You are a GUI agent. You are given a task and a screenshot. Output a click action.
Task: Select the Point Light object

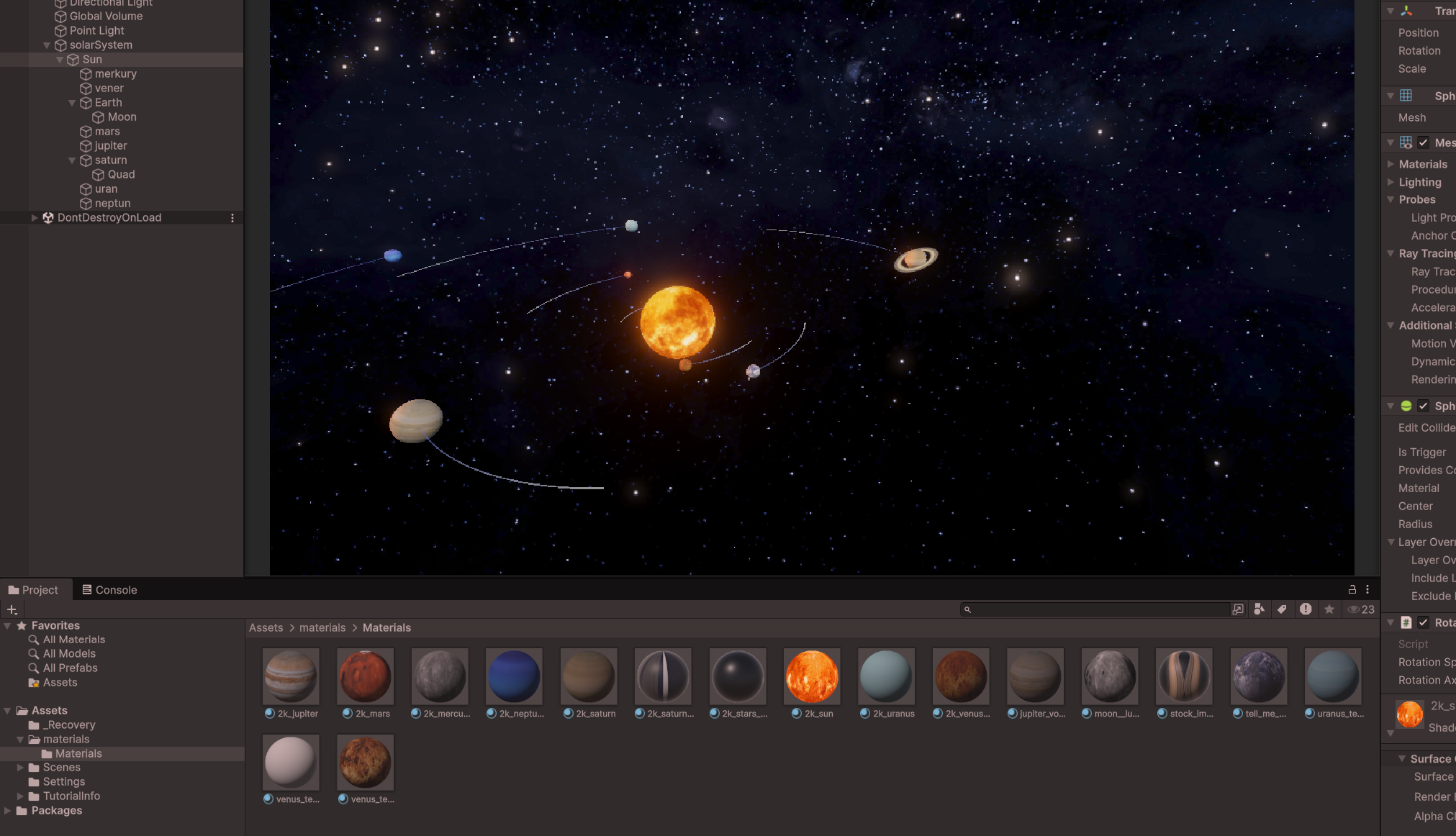(x=96, y=31)
